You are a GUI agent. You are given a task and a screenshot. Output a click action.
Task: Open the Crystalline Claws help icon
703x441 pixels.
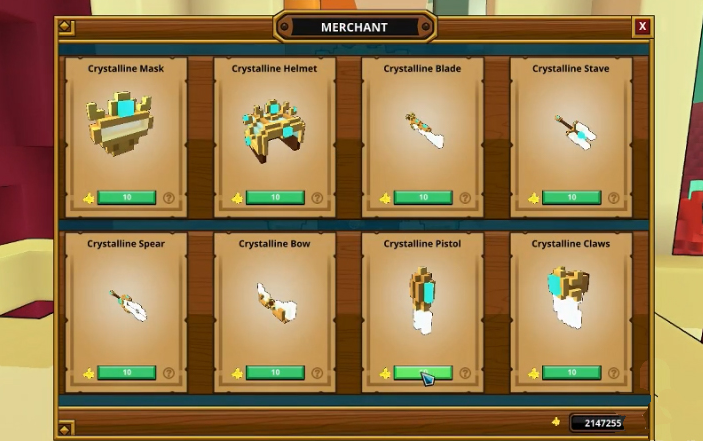[x=613, y=373]
